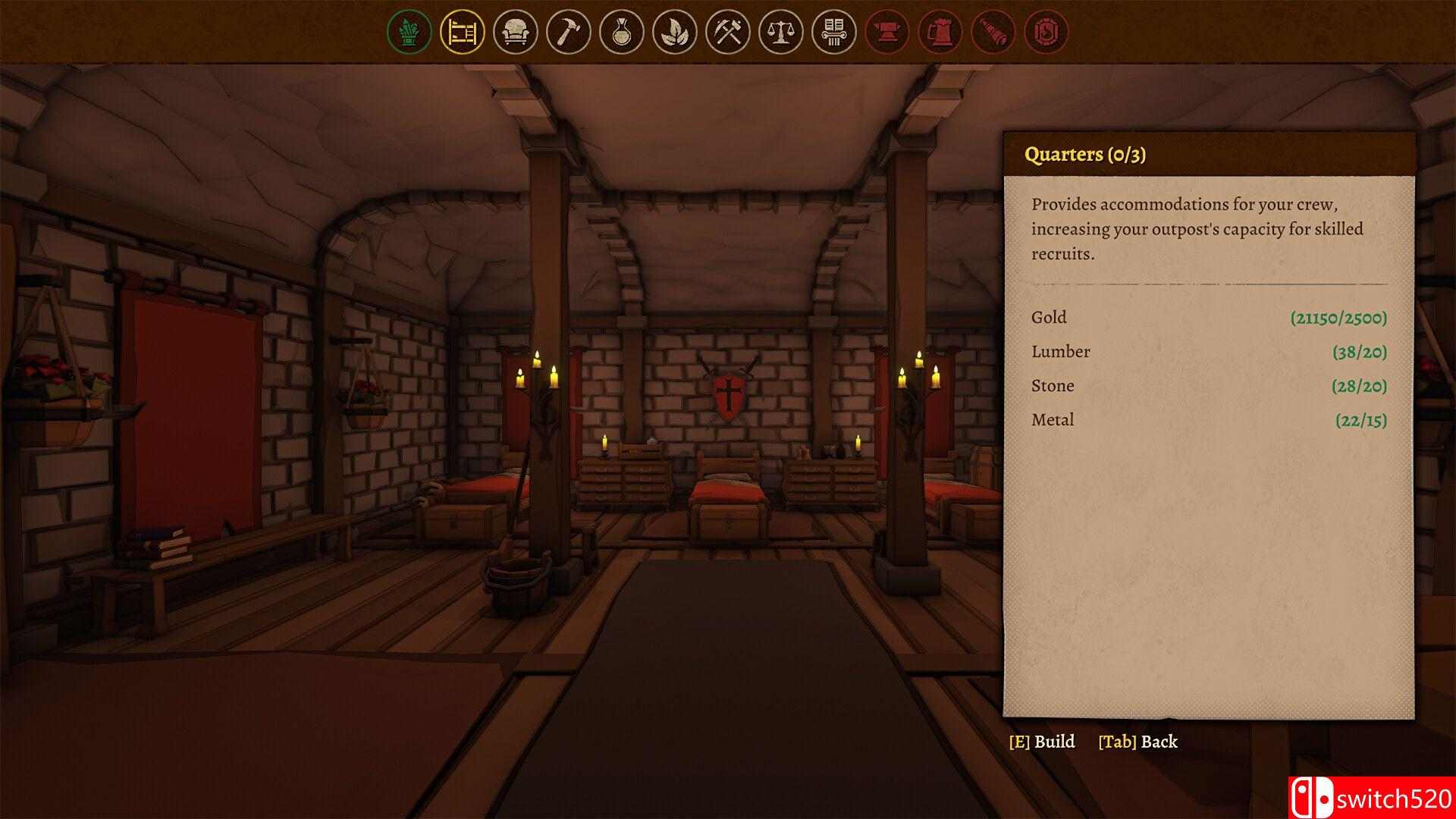Viewport: 1456px width, 819px height.
Task: Click the red anvil forge icon
Action: [x=886, y=32]
